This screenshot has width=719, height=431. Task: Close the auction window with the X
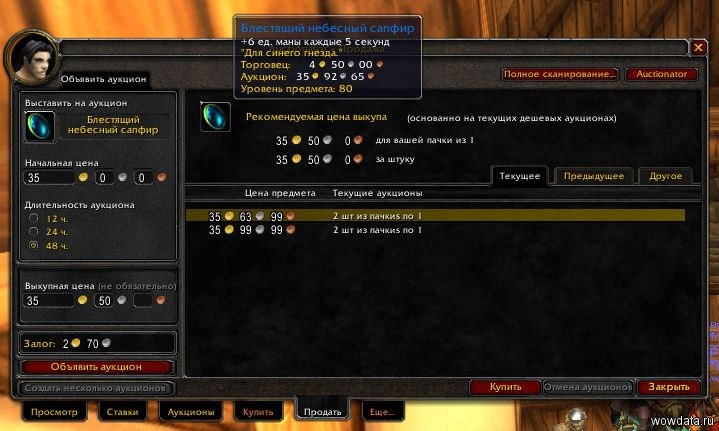pos(699,47)
